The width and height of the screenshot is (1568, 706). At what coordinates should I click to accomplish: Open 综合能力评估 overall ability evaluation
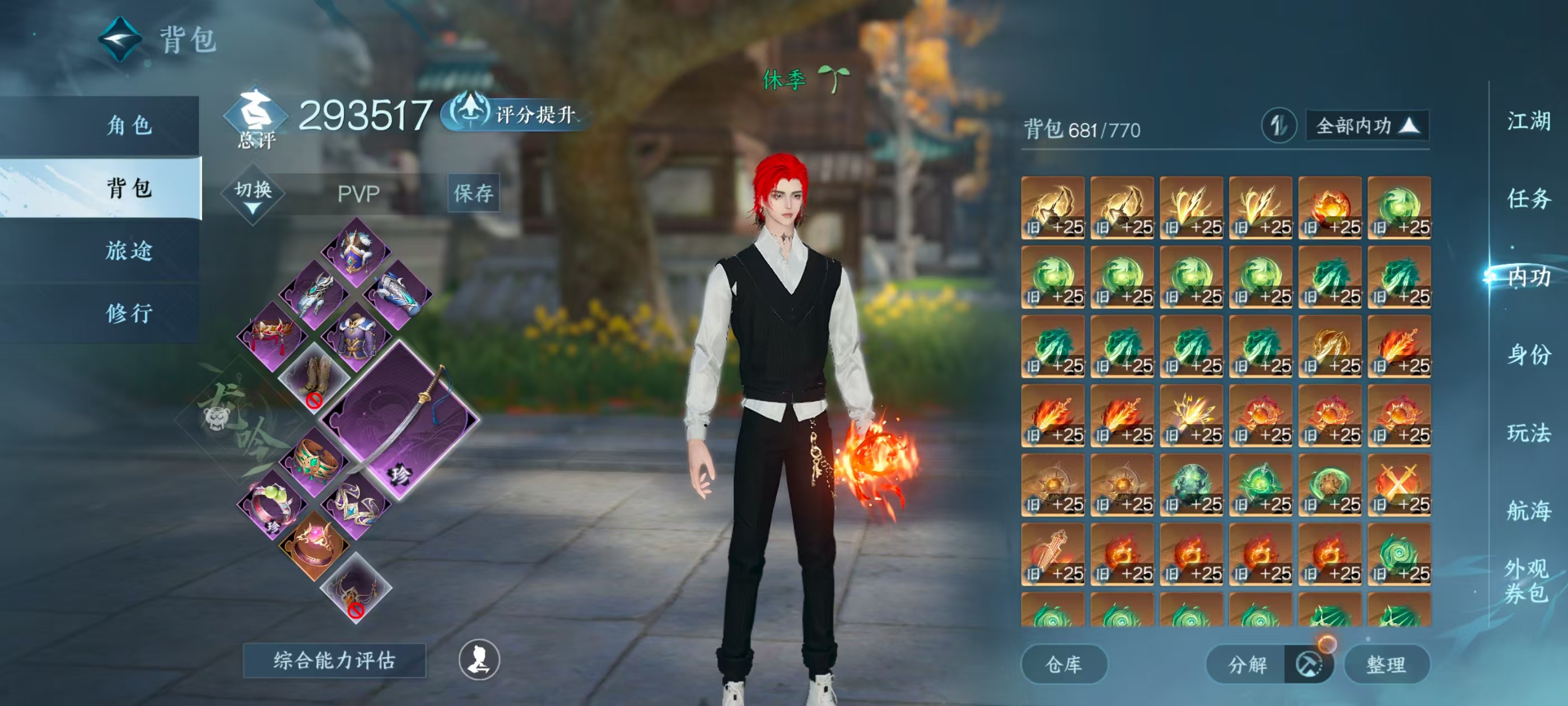point(334,660)
